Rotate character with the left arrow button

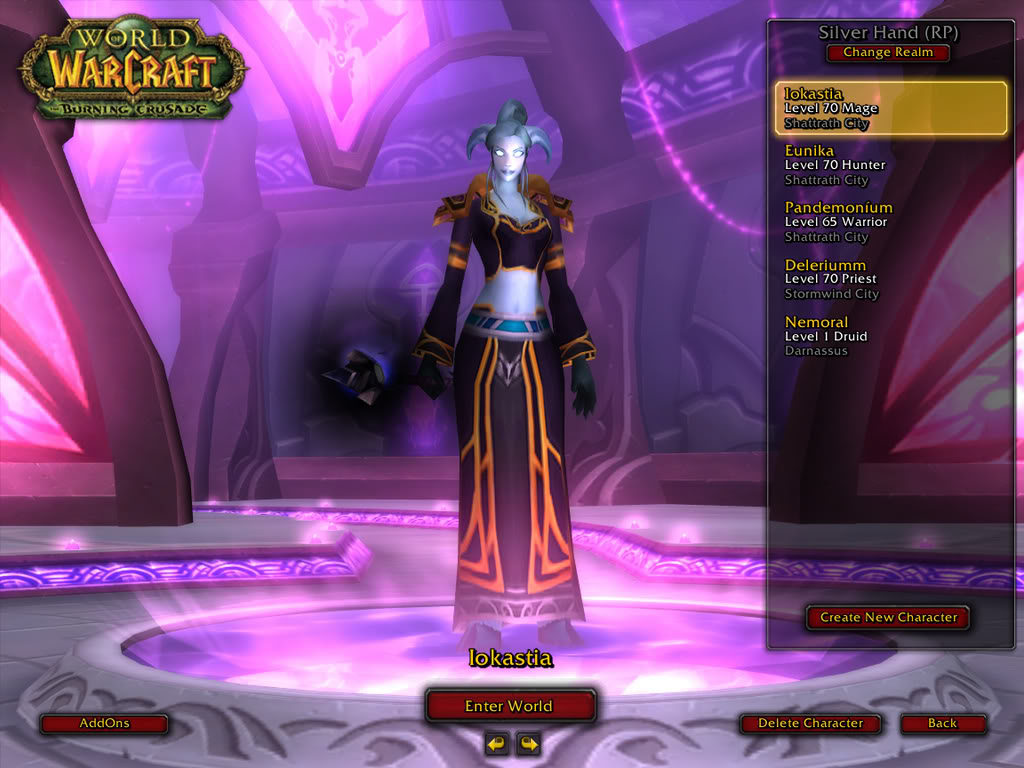pos(496,743)
